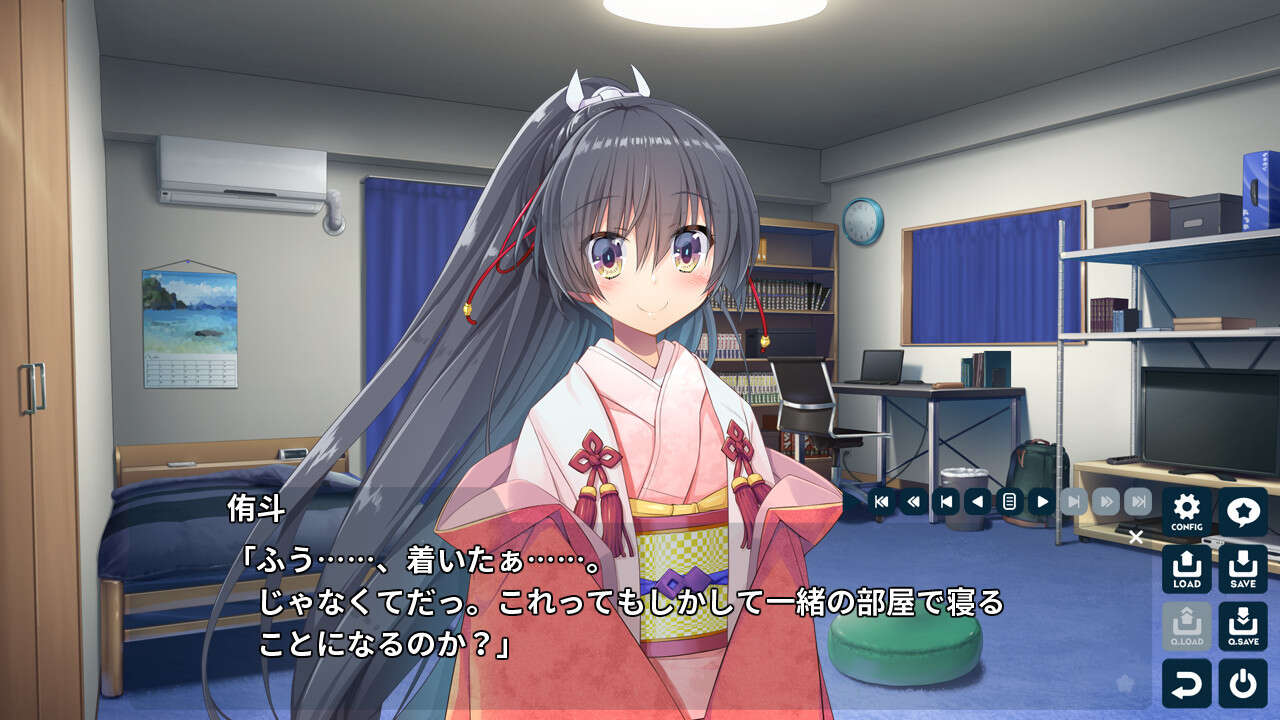The height and width of the screenshot is (720, 1280).
Task: Click the single right-triangle play button
Action: point(1041,501)
